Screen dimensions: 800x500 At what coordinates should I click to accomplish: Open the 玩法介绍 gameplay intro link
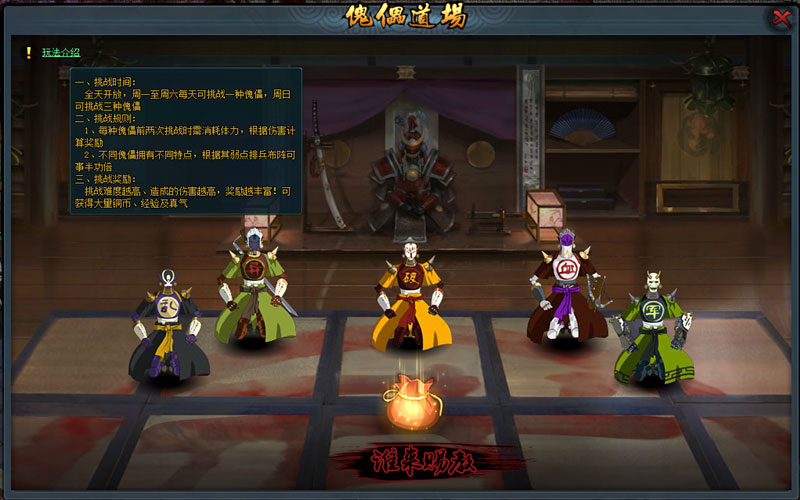pos(61,52)
